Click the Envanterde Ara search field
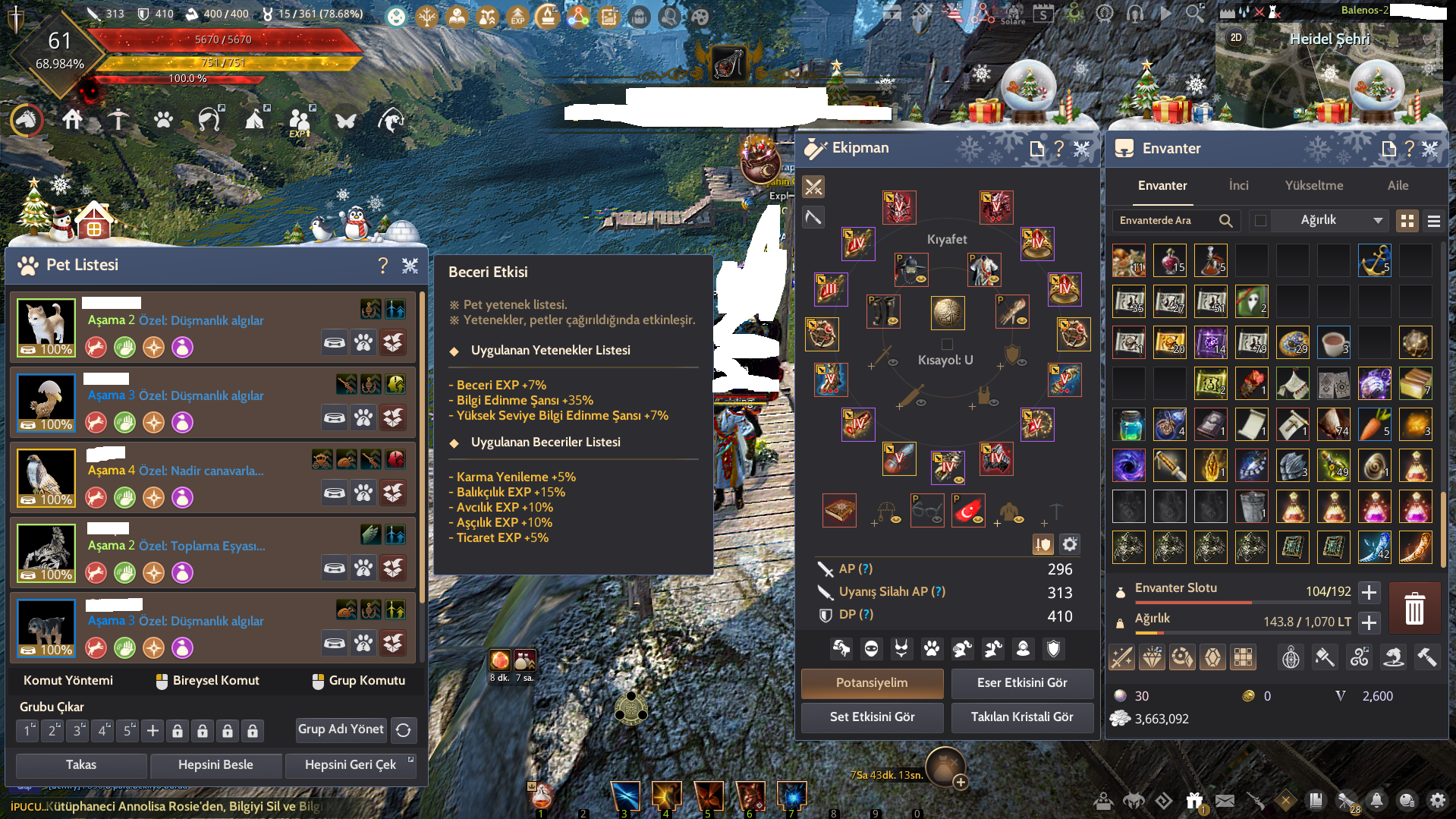Viewport: 1456px width, 819px height. (1165, 220)
